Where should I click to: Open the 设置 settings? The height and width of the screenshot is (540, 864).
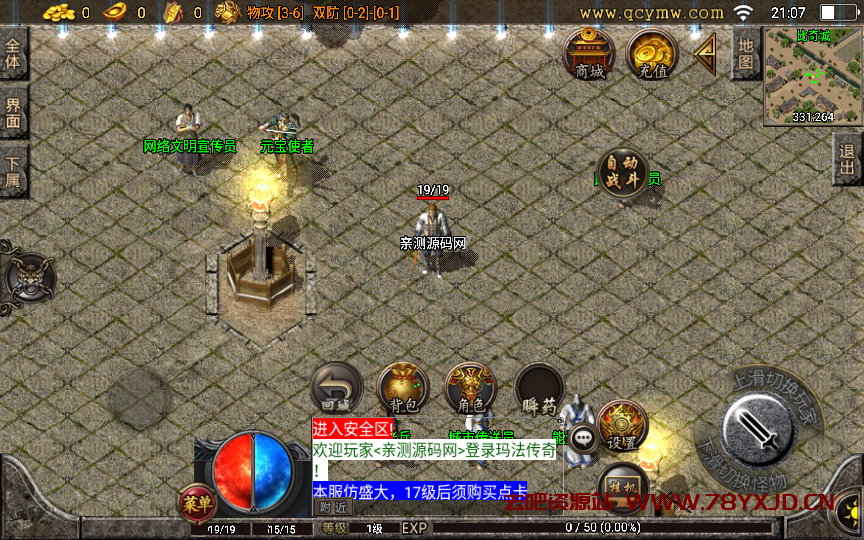tap(623, 426)
